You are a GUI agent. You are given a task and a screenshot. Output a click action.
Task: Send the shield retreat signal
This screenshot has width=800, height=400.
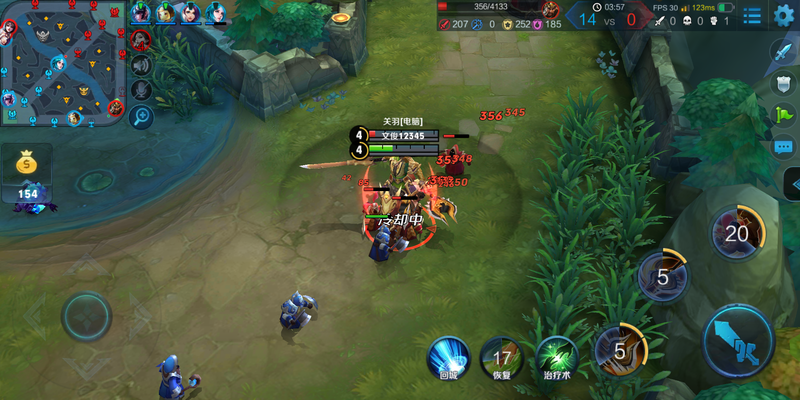(x=783, y=84)
